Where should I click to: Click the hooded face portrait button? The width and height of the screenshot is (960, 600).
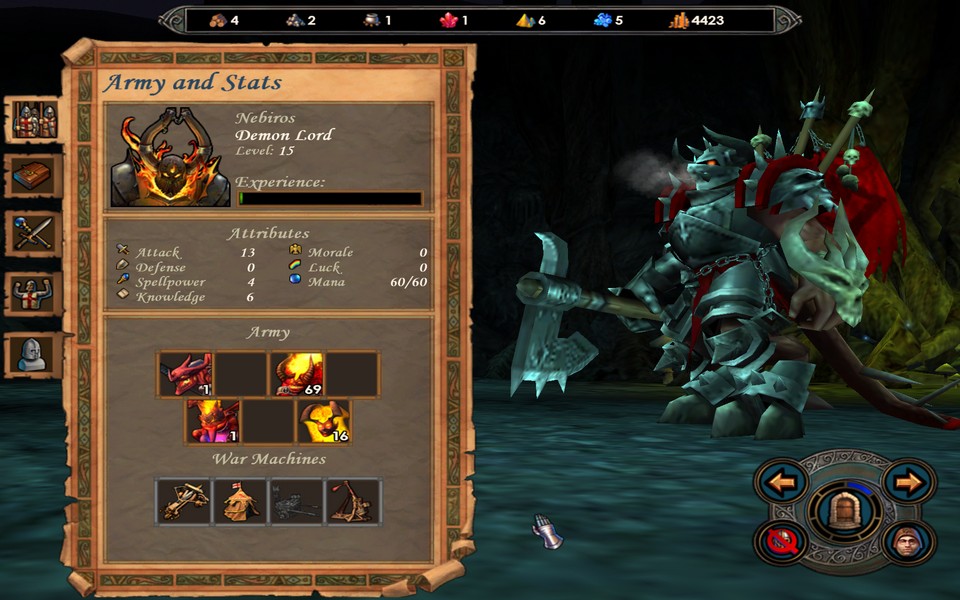(x=909, y=542)
